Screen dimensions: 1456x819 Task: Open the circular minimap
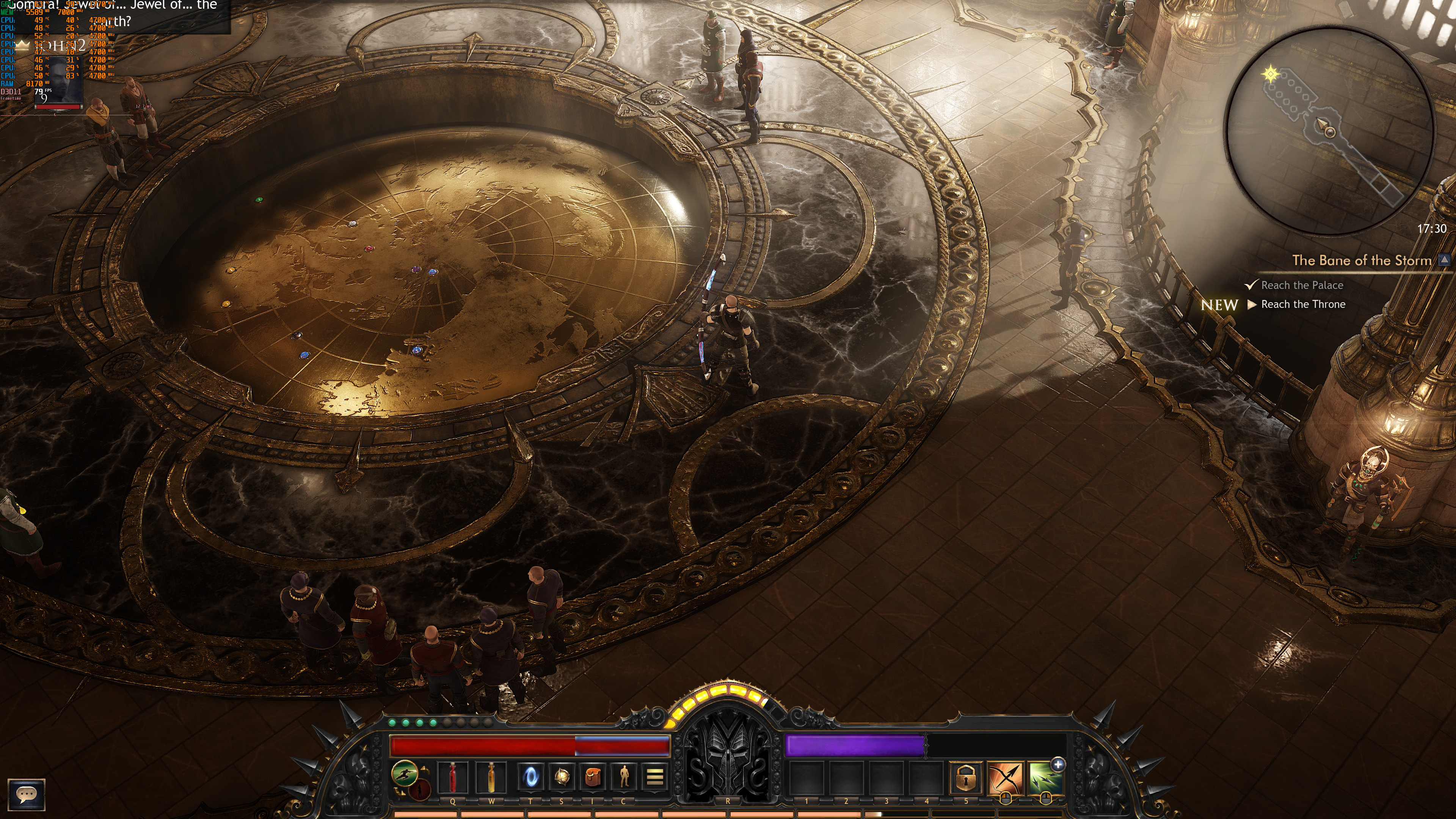click(x=1329, y=130)
